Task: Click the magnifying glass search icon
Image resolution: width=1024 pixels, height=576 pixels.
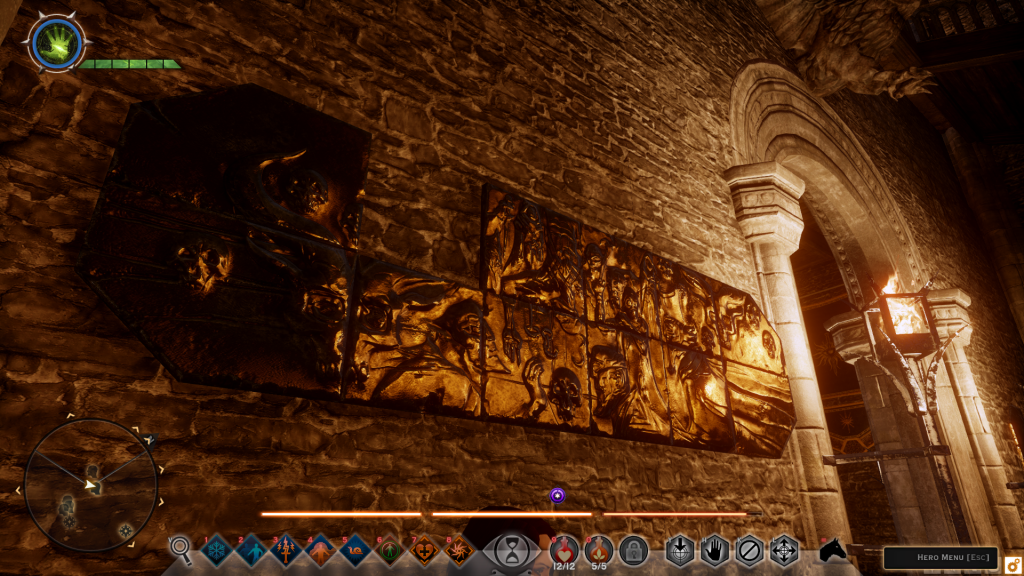Action: [x=180, y=549]
